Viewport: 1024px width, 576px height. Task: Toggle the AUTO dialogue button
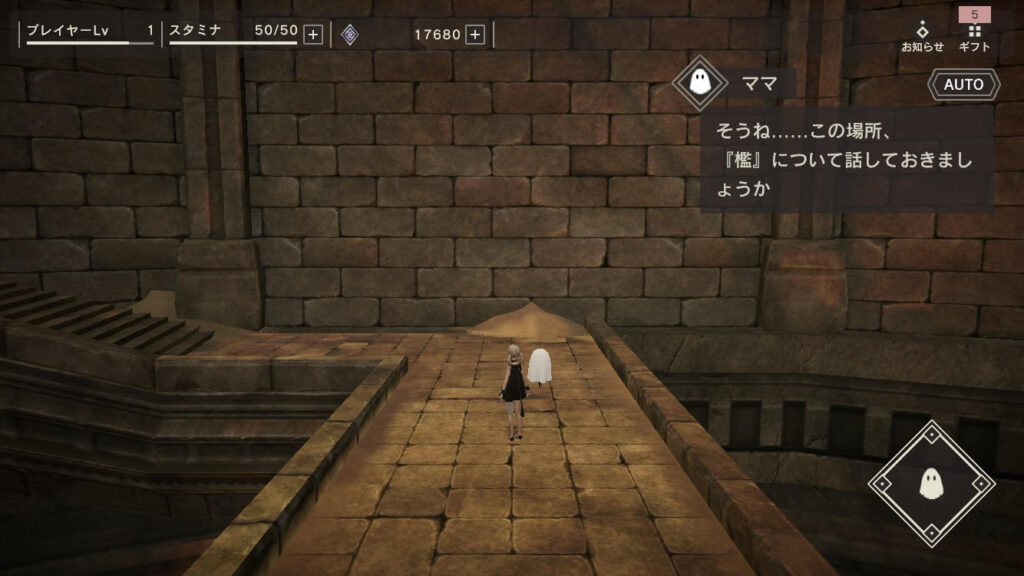(x=964, y=85)
